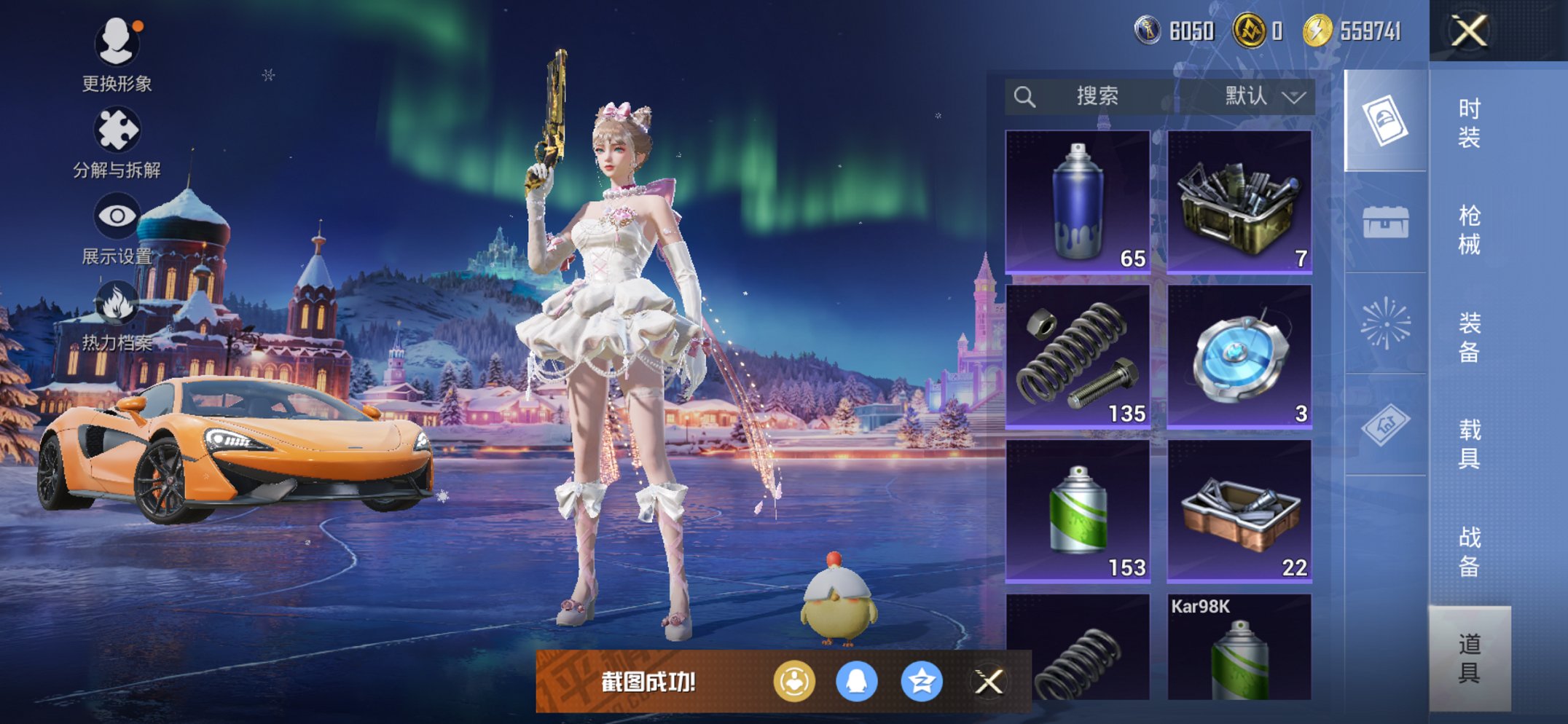Select the Kar98K spray paint item
The height and width of the screenshot is (724, 1568).
tap(1239, 648)
